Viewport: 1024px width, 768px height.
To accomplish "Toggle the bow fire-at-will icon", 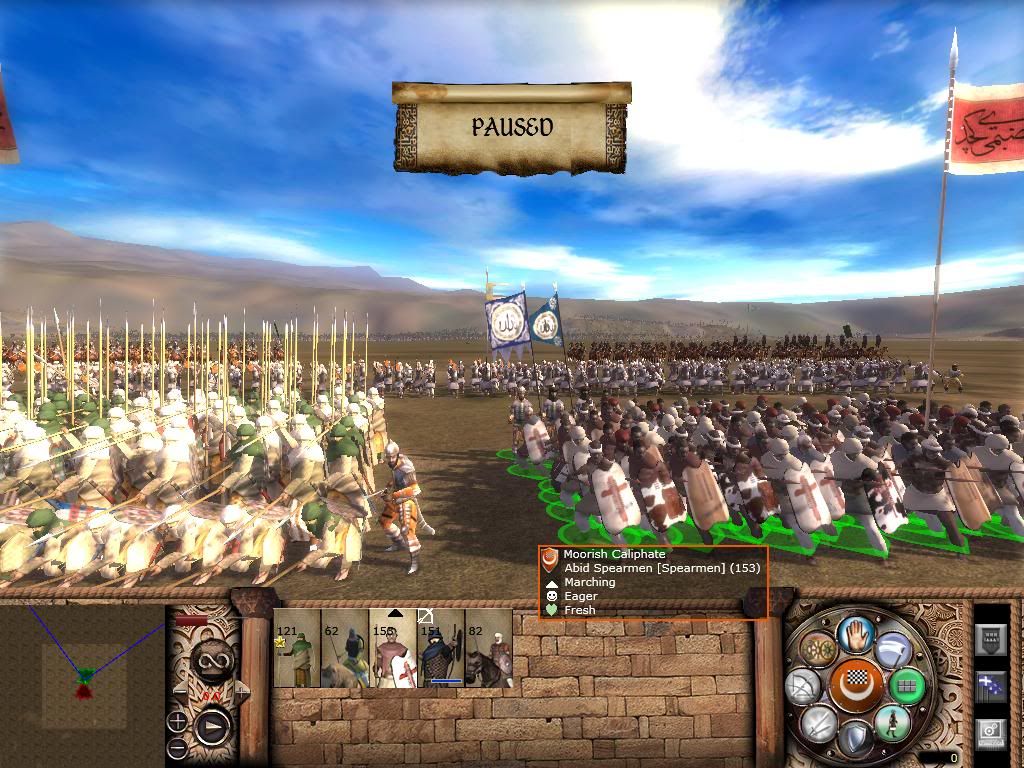I will pyautogui.click(x=803, y=687).
